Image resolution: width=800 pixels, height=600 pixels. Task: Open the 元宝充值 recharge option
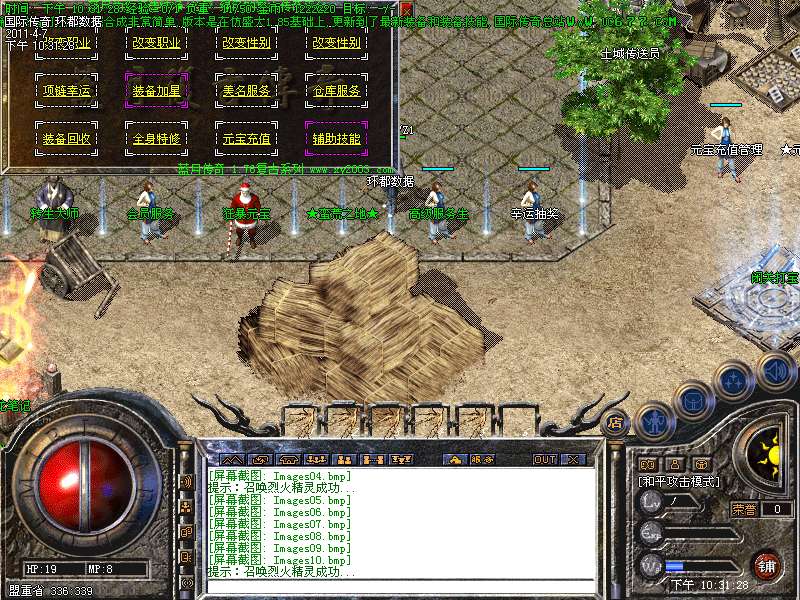(246, 139)
